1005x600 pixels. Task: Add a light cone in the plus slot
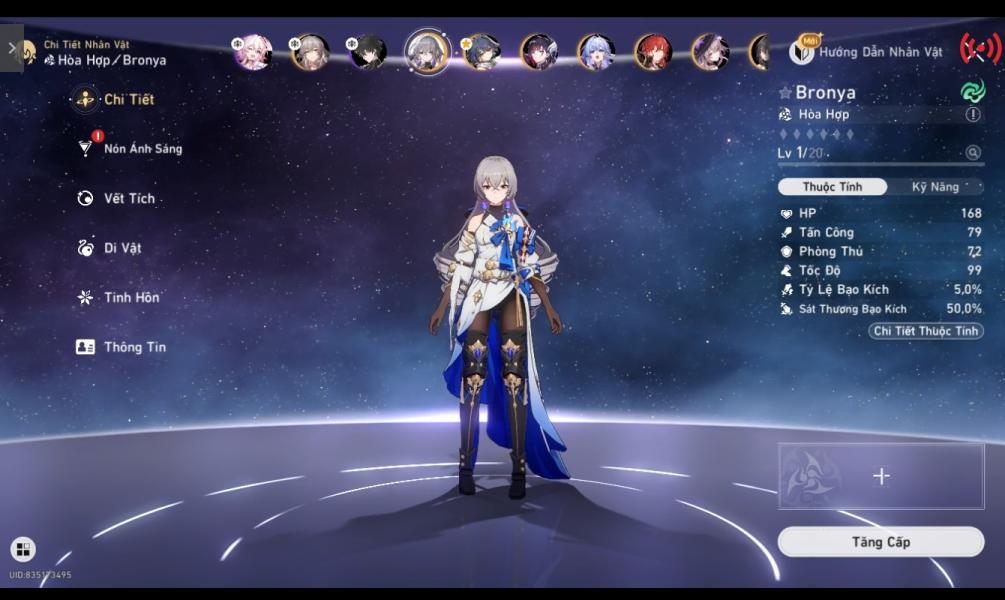tap(881, 477)
